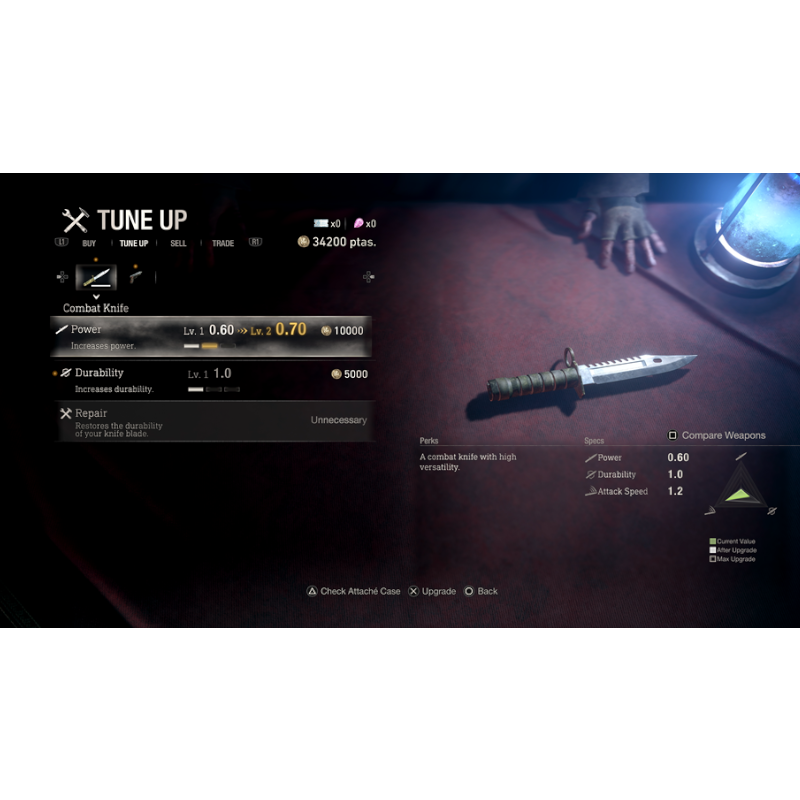The image size is (800, 800).
Task: Select the Power upgrade row
Action: pyautogui.click(x=211, y=336)
